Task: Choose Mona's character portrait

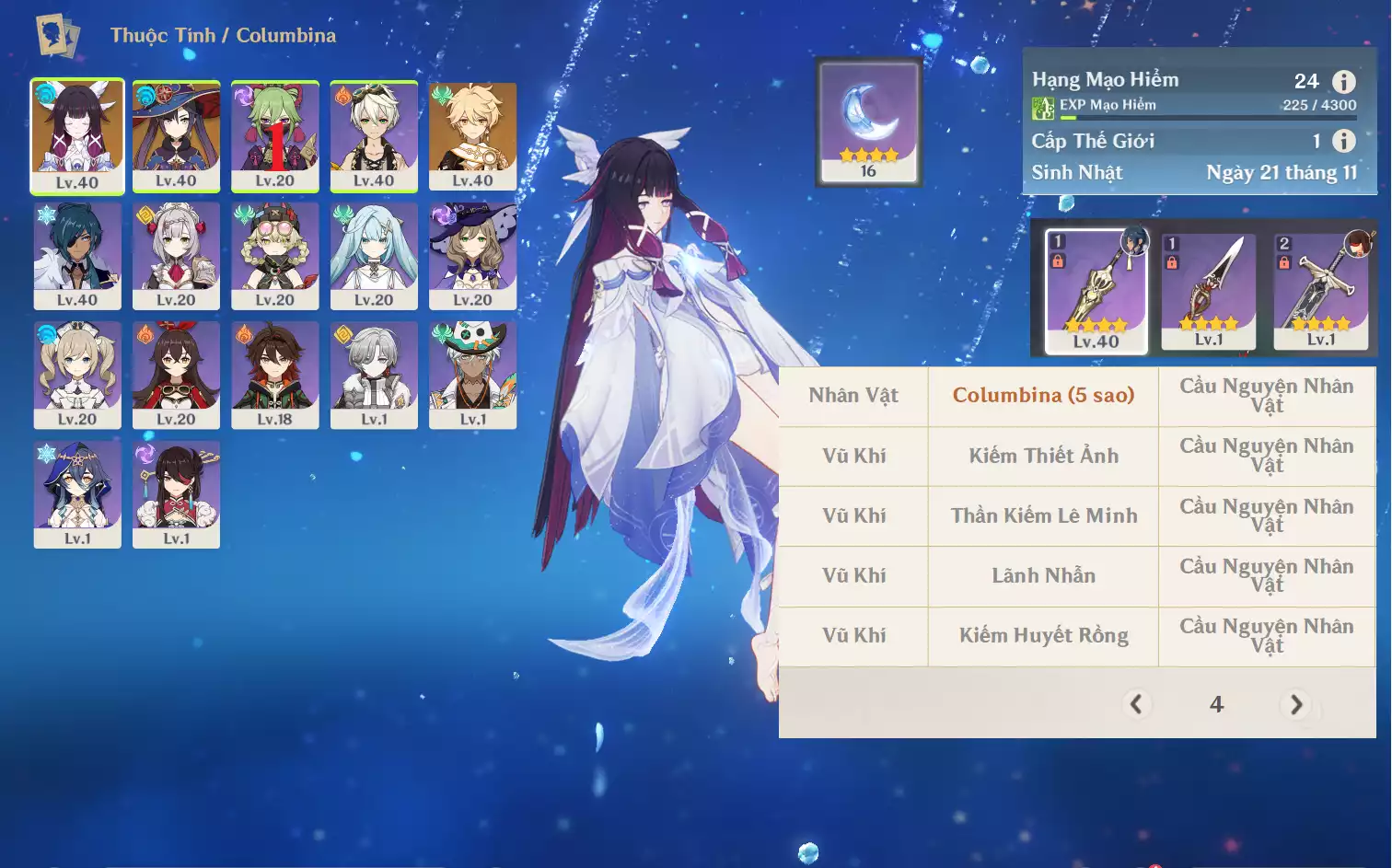Action: (x=176, y=135)
